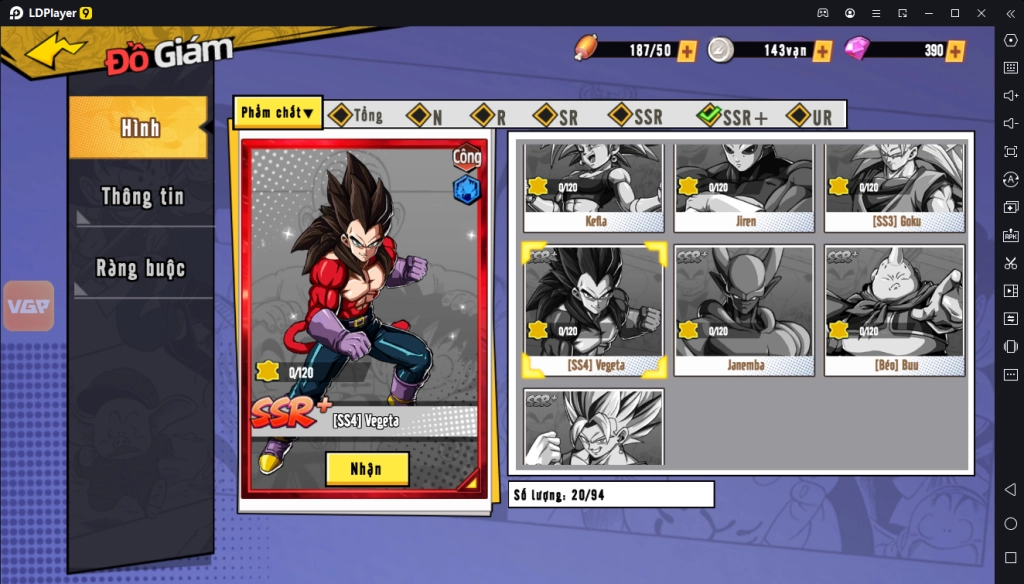Toggle the SSR+ quality filter
The height and width of the screenshot is (584, 1024).
[733, 116]
